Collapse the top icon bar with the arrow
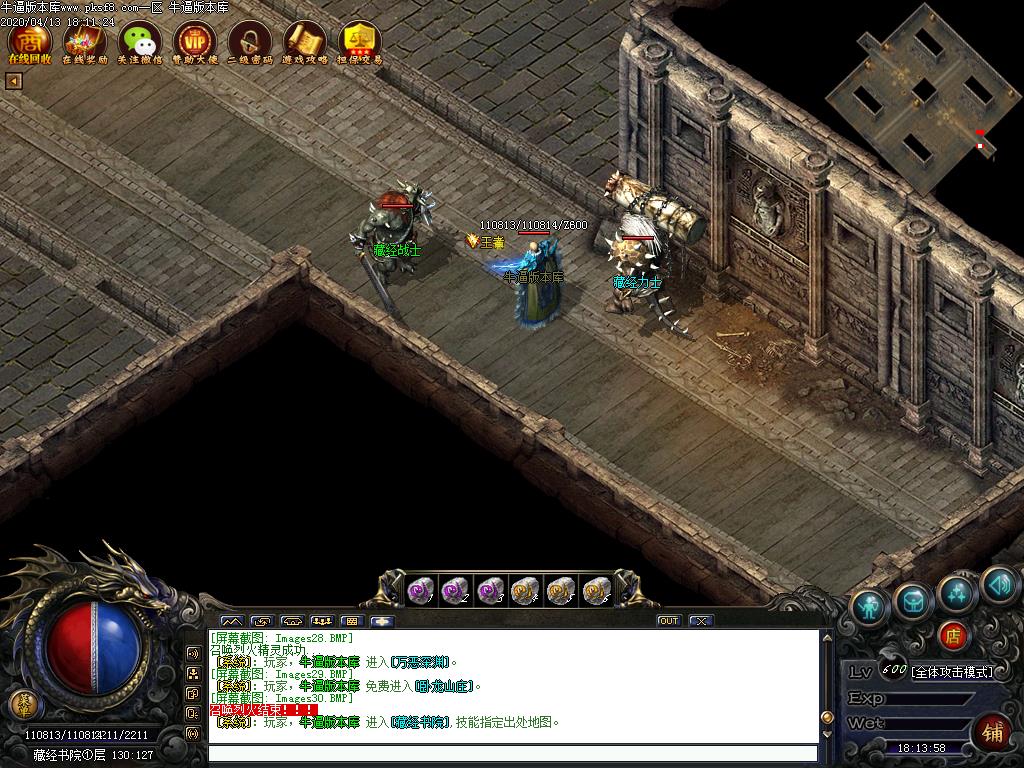This screenshot has height=768, width=1024. (13, 81)
